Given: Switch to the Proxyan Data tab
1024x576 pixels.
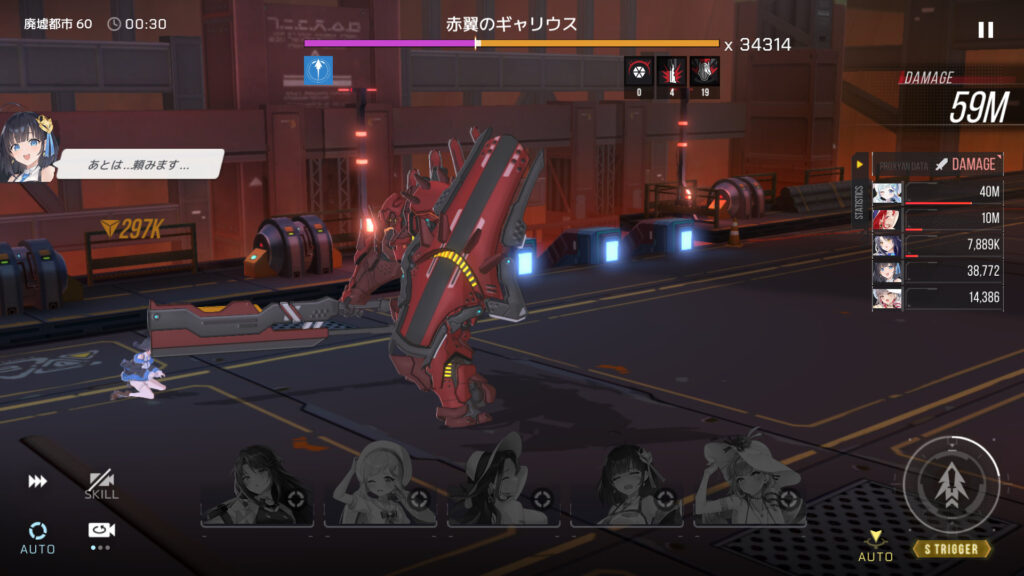Looking at the screenshot, I should coord(902,164).
